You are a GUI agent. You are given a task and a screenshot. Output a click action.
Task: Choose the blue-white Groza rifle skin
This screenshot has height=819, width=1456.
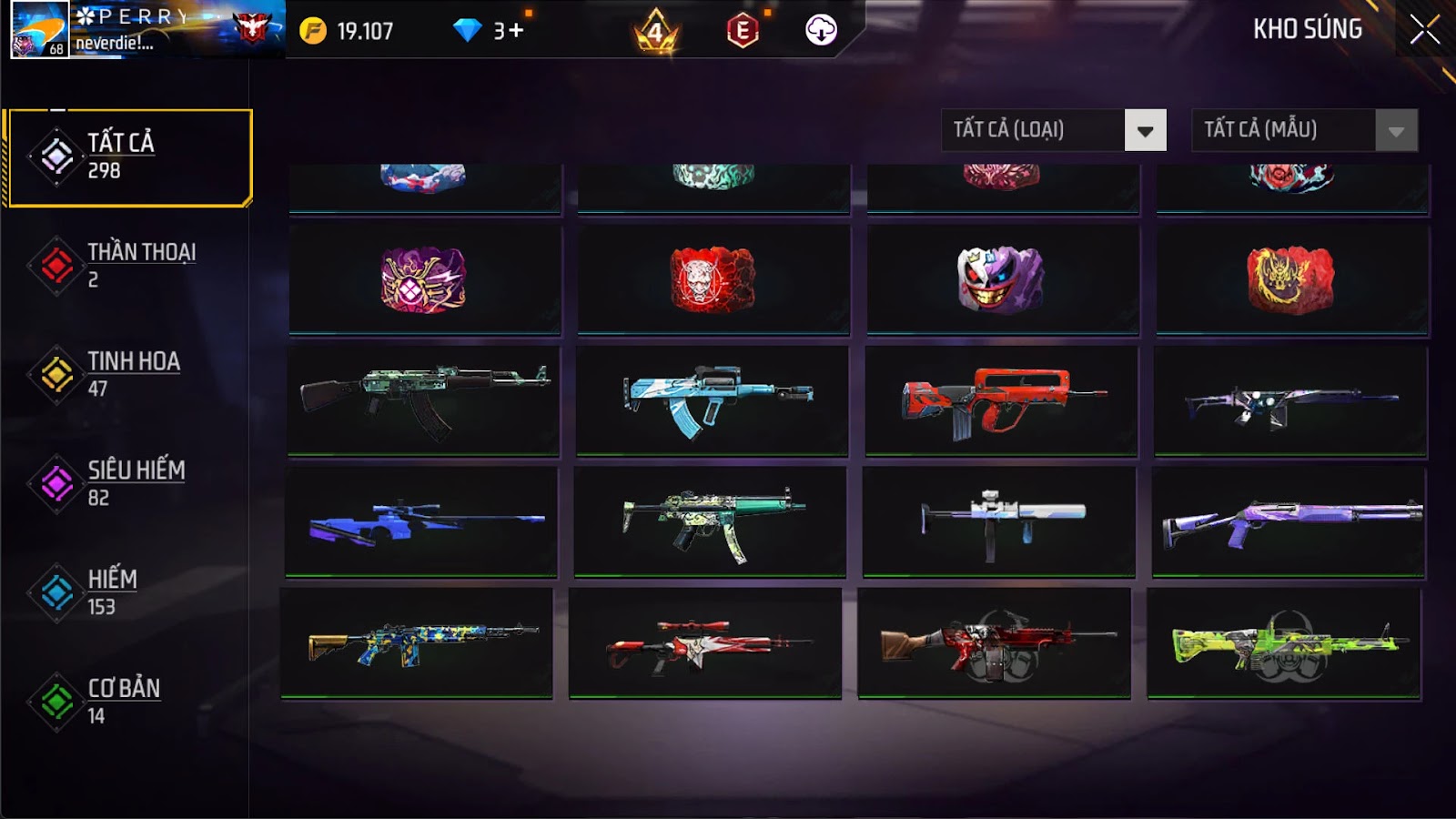pos(713,399)
